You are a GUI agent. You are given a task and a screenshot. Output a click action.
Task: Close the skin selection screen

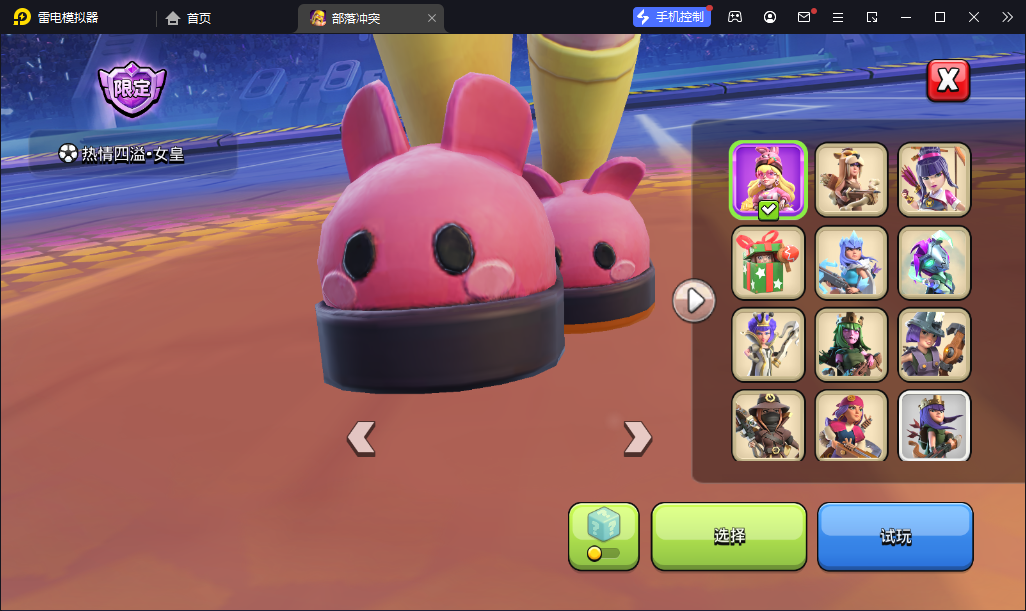(x=948, y=81)
